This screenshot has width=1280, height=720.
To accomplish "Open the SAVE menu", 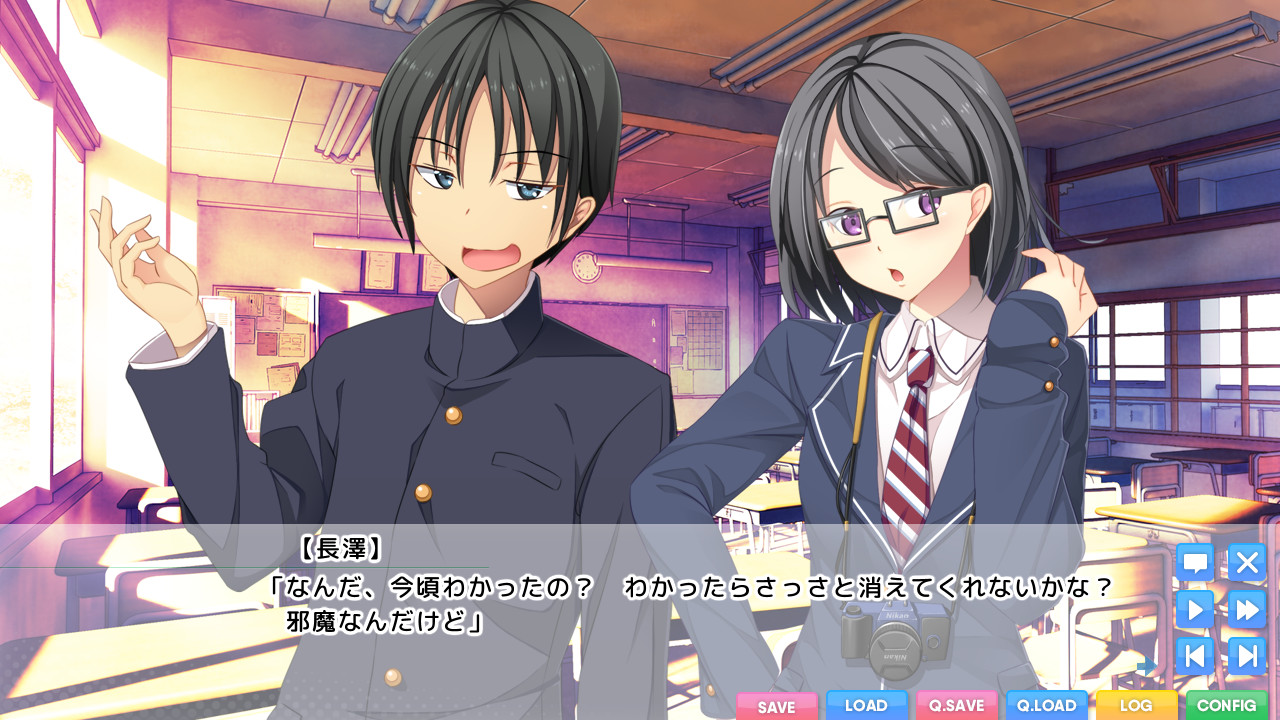I will pos(776,706).
